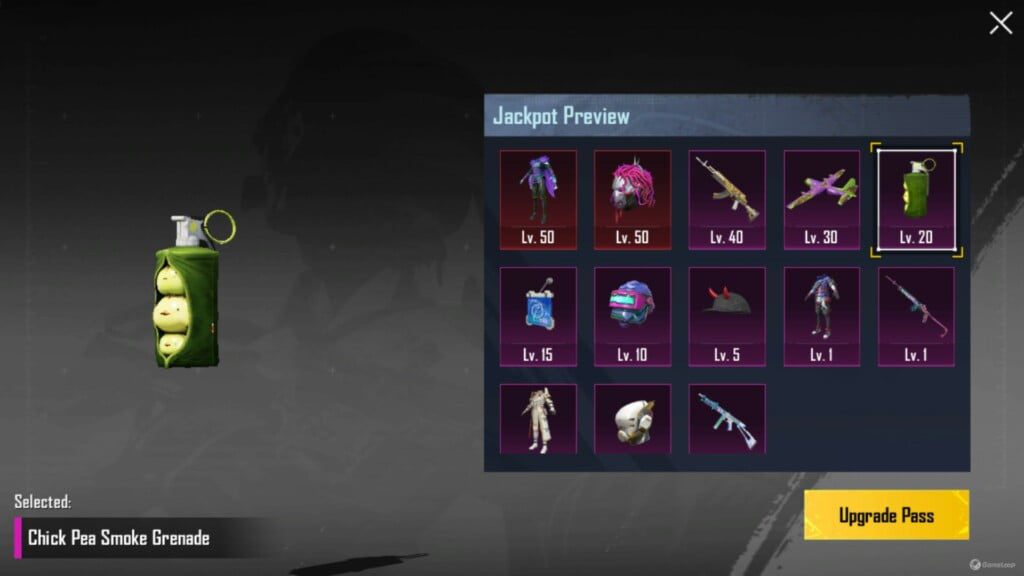Image resolution: width=1024 pixels, height=576 pixels.
Task: Select the neon helmet Lv. 10 reward
Action: 632,316
